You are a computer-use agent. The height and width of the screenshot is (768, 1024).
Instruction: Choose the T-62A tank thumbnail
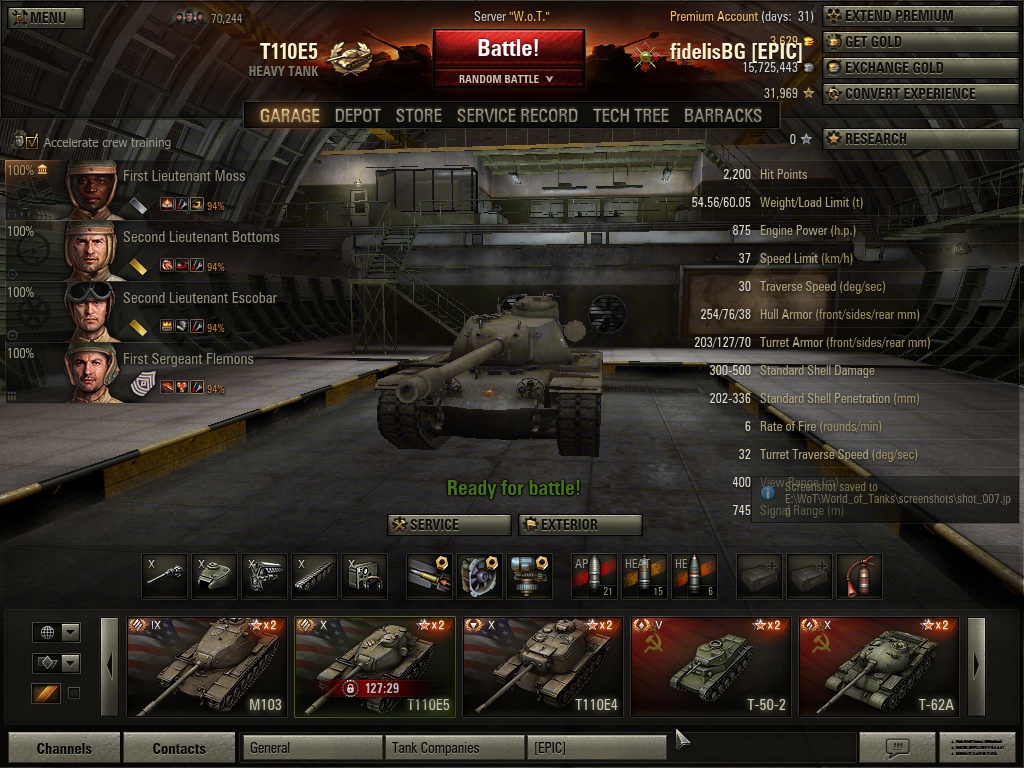point(878,666)
